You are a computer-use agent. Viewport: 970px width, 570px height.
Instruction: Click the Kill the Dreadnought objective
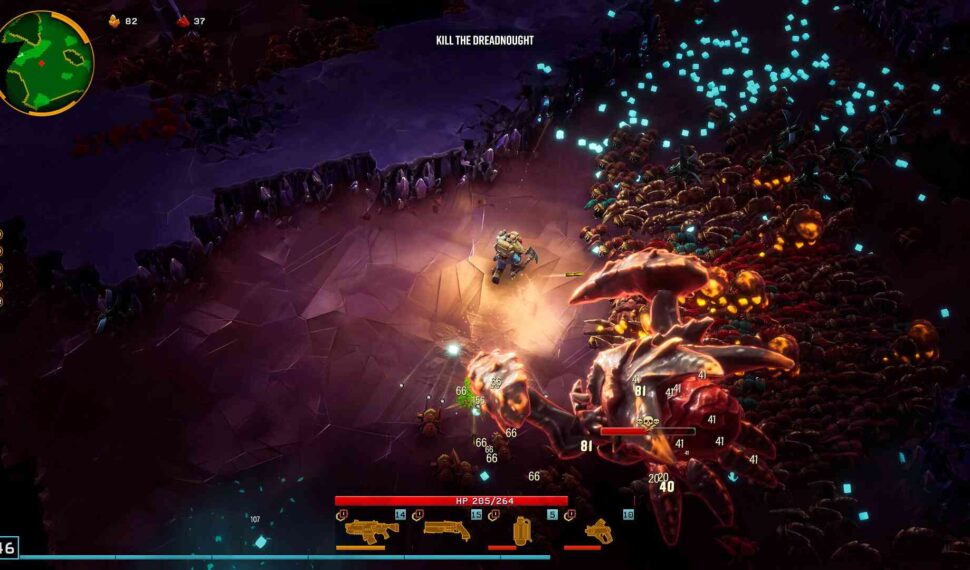485,40
